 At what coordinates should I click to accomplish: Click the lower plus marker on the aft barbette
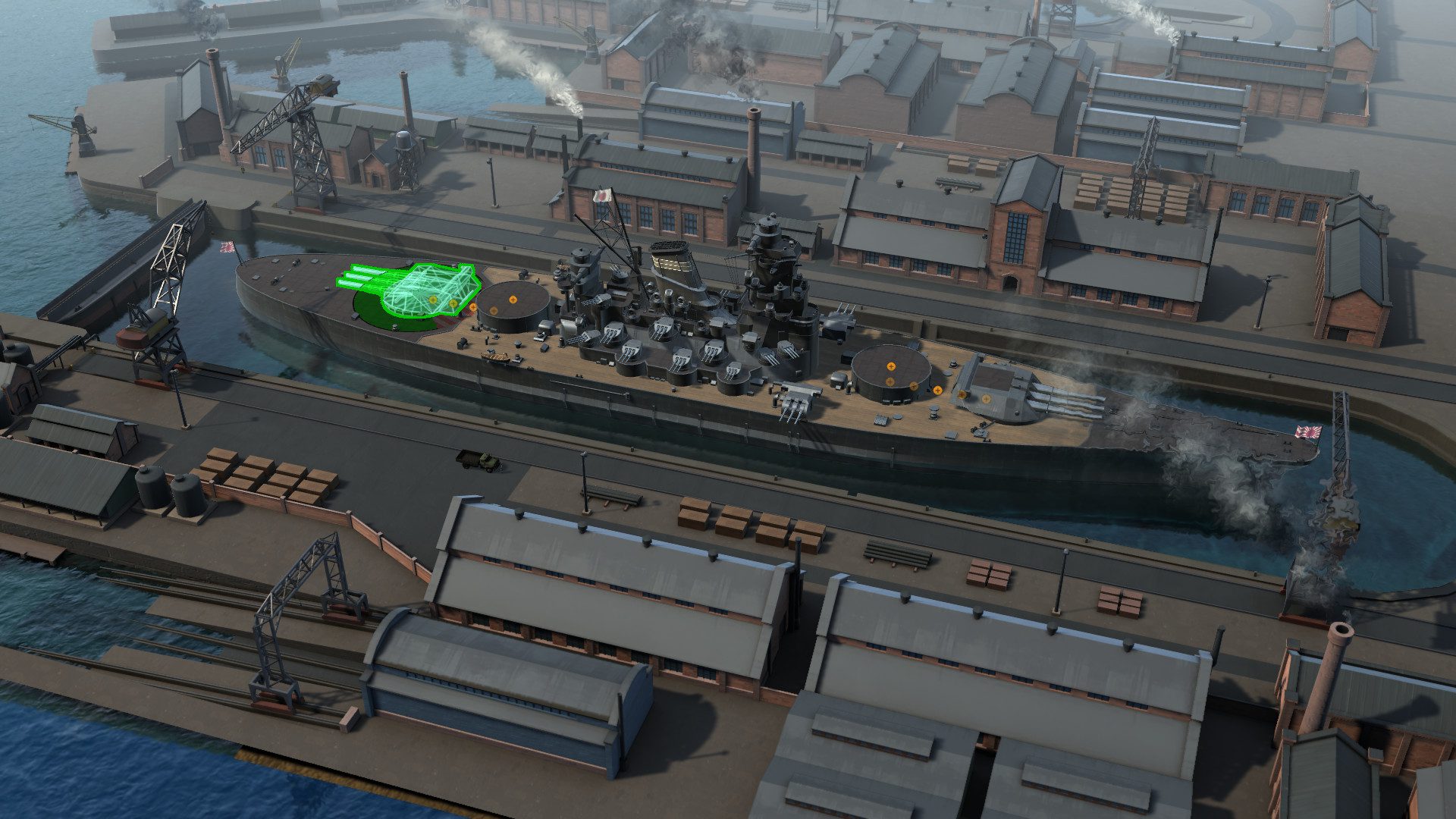tap(890, 382)
